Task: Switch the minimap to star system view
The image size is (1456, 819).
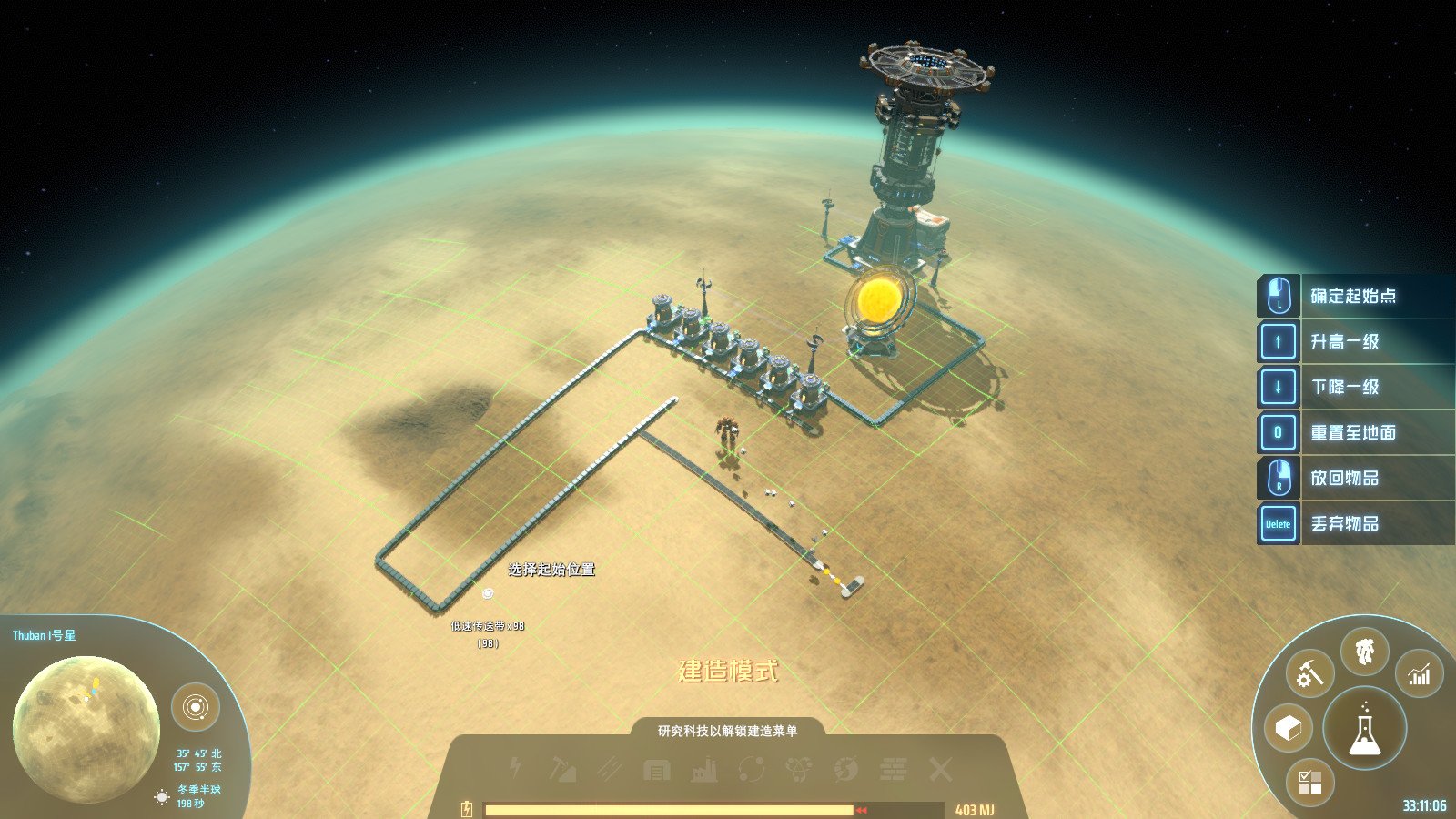Action: (197, 705)
